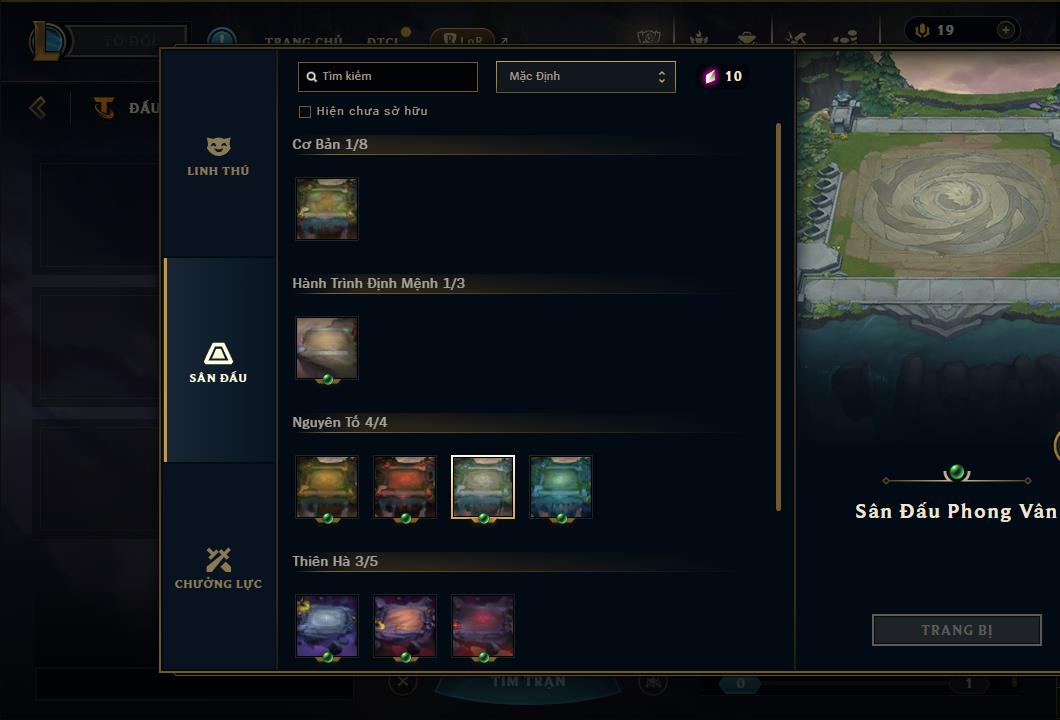Screen dimensions: 1060x720
Task: Open the Chưởng Lực tab
Action: [218, 568]
